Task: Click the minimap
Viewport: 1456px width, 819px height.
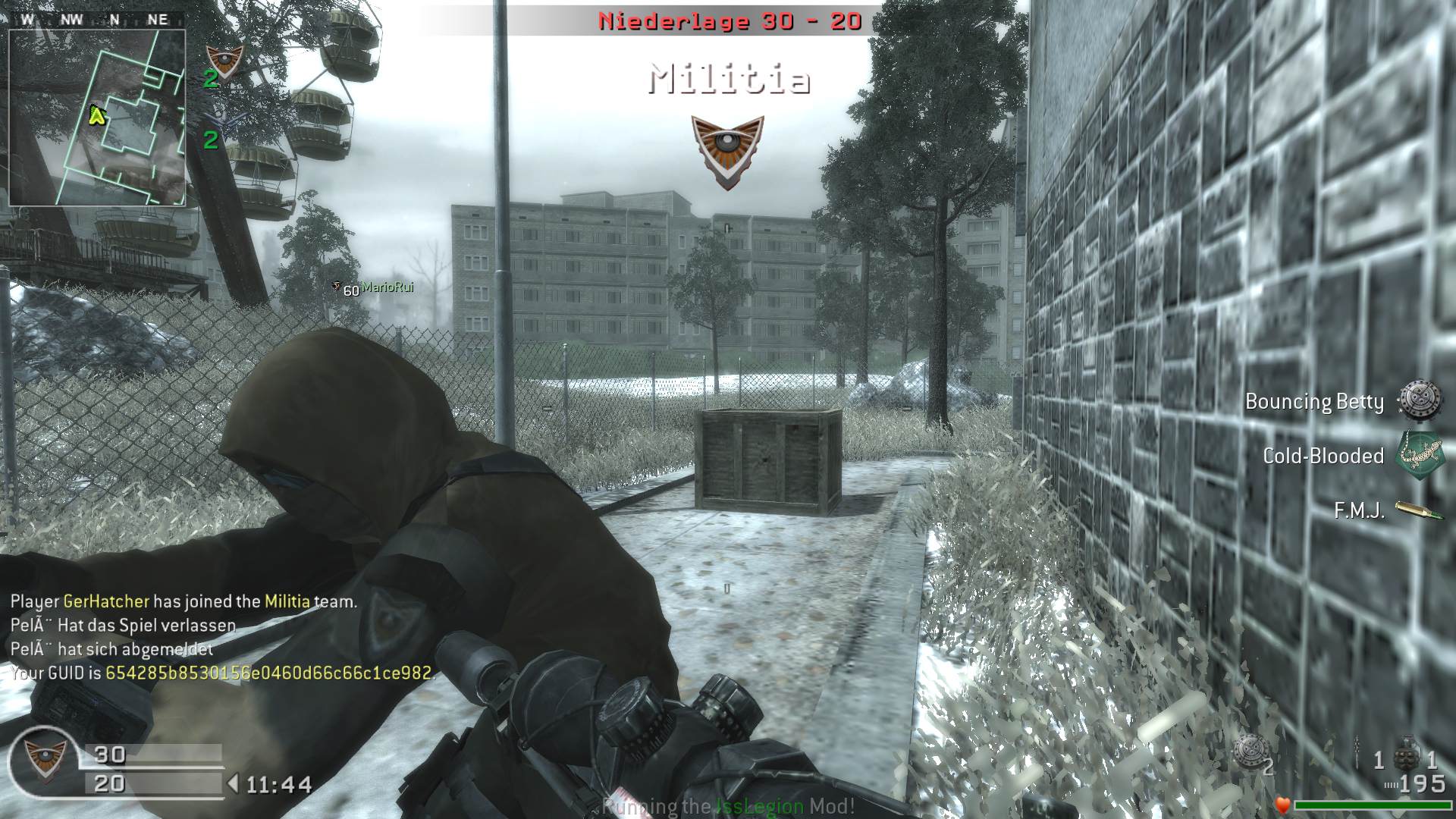Action: click(97, 118)
